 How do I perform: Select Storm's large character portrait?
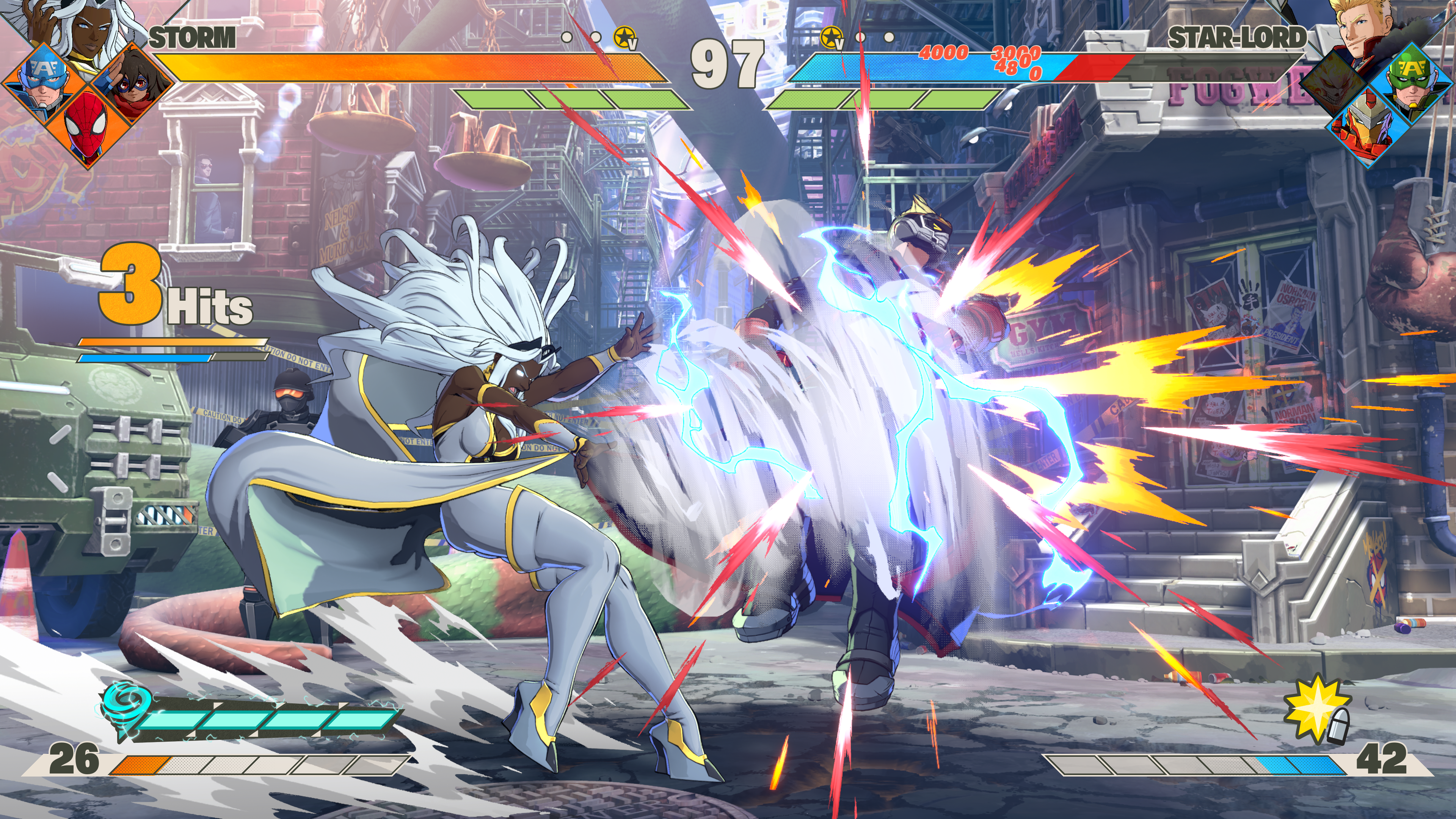click(x=85, y=28)
